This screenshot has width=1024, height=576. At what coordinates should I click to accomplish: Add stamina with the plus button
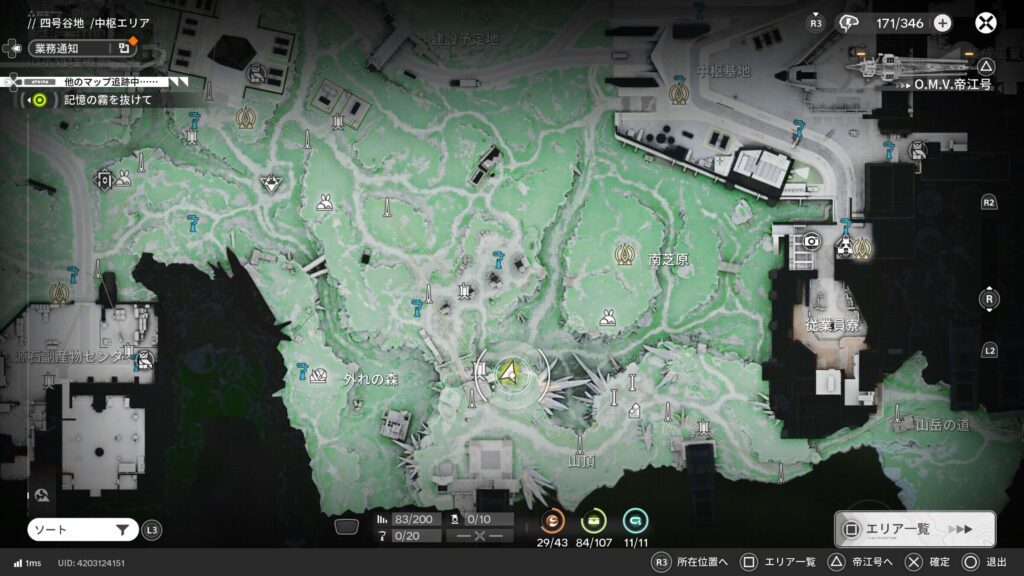943,23
